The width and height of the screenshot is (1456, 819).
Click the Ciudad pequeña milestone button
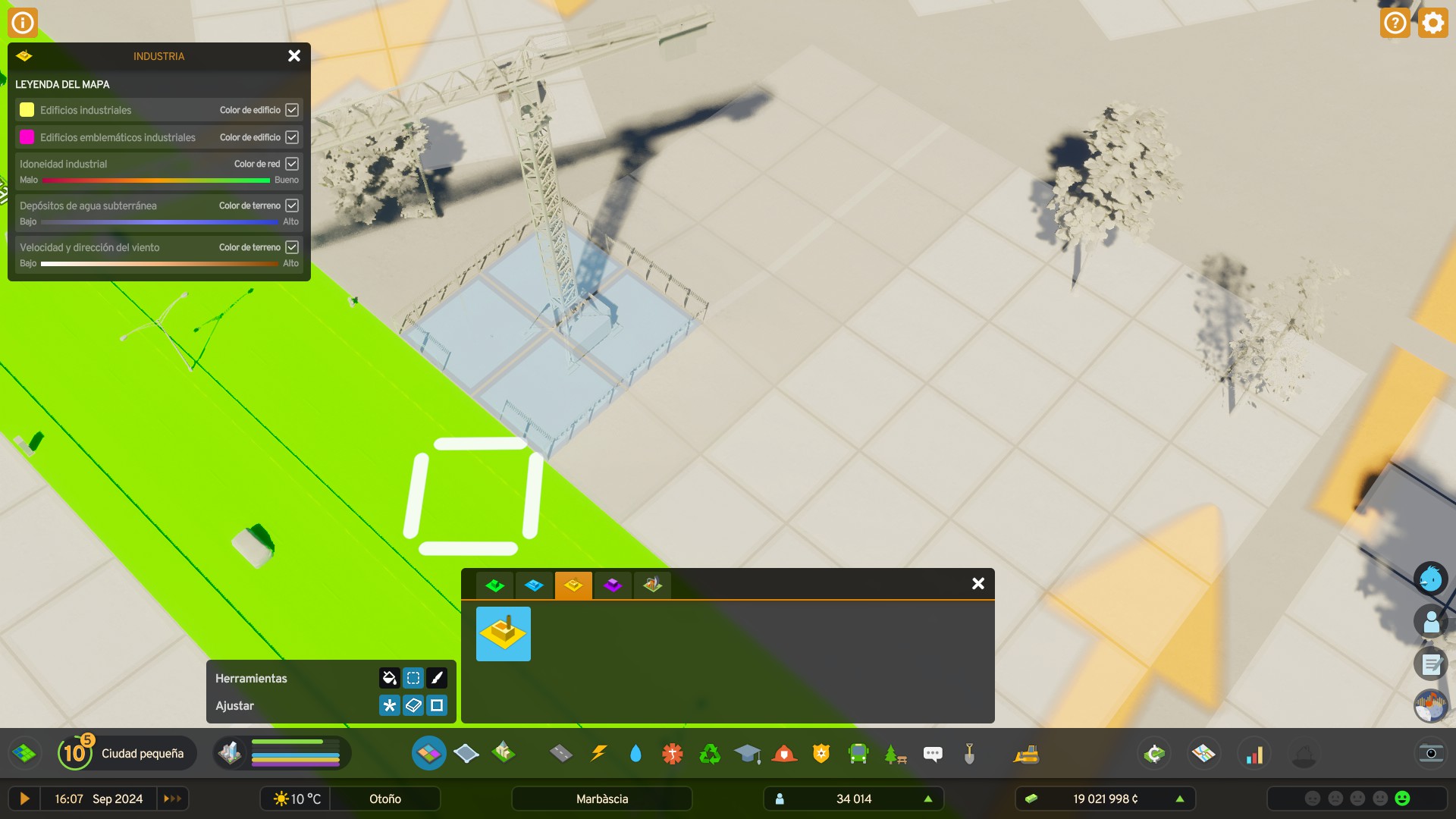pos(125,753)
